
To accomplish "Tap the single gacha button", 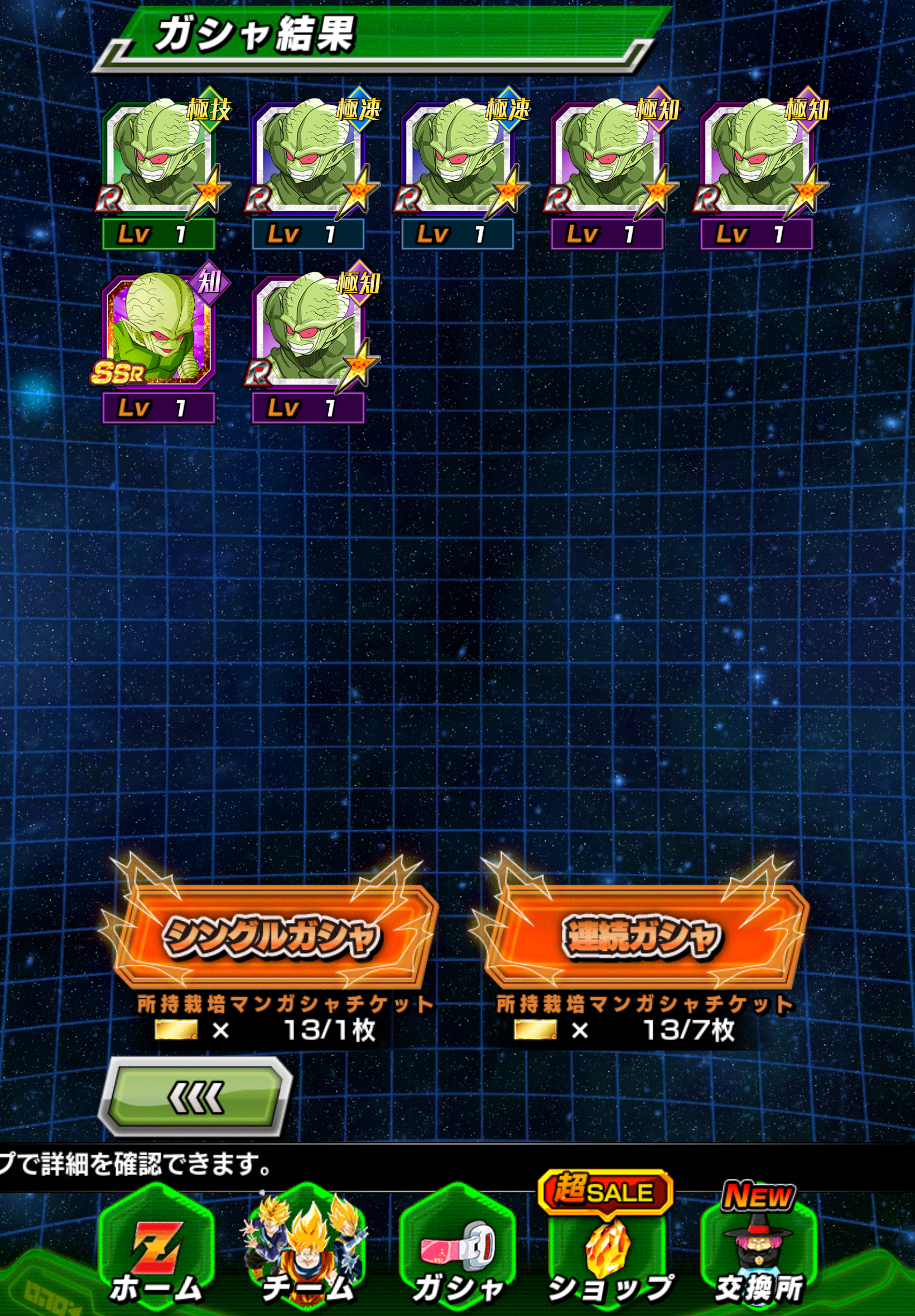I will coord(272,936).
